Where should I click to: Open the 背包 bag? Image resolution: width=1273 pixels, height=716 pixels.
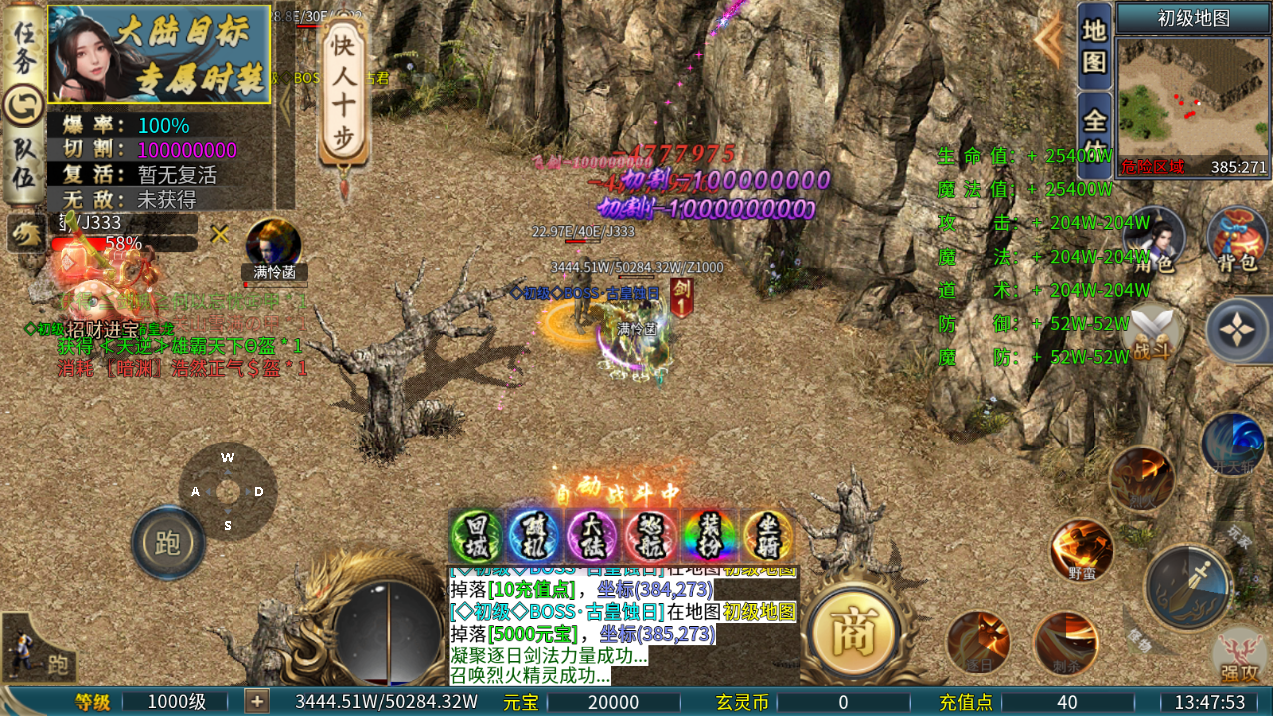point(1237,240)
